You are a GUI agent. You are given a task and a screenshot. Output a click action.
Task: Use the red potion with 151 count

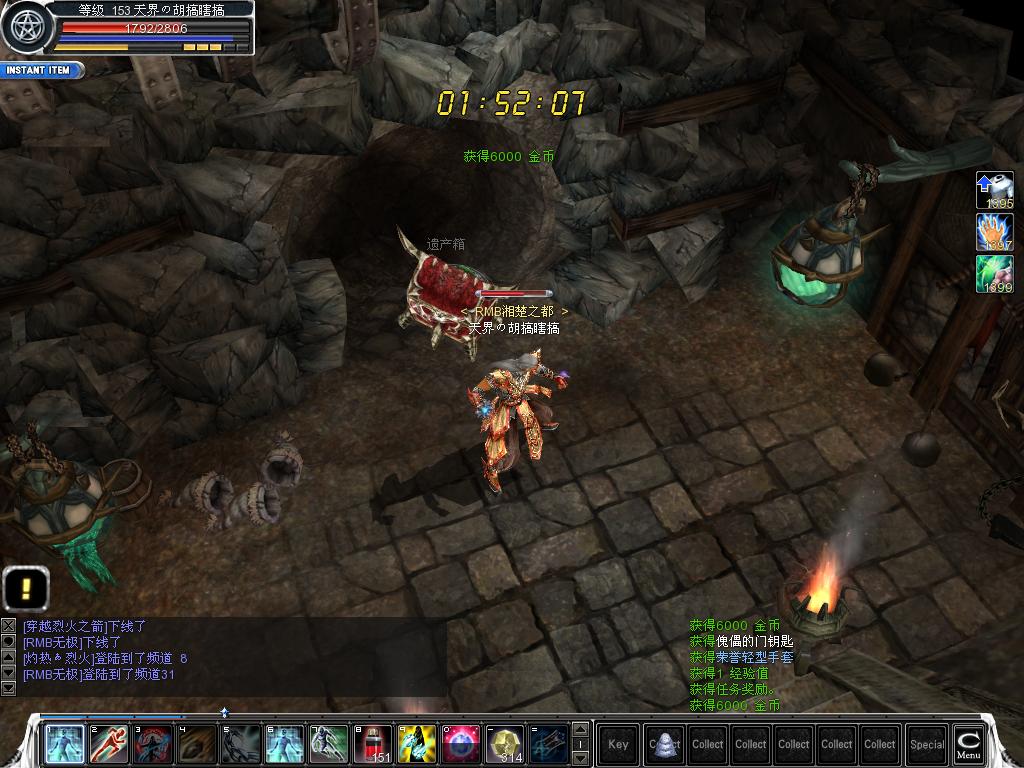pos(372,744)
